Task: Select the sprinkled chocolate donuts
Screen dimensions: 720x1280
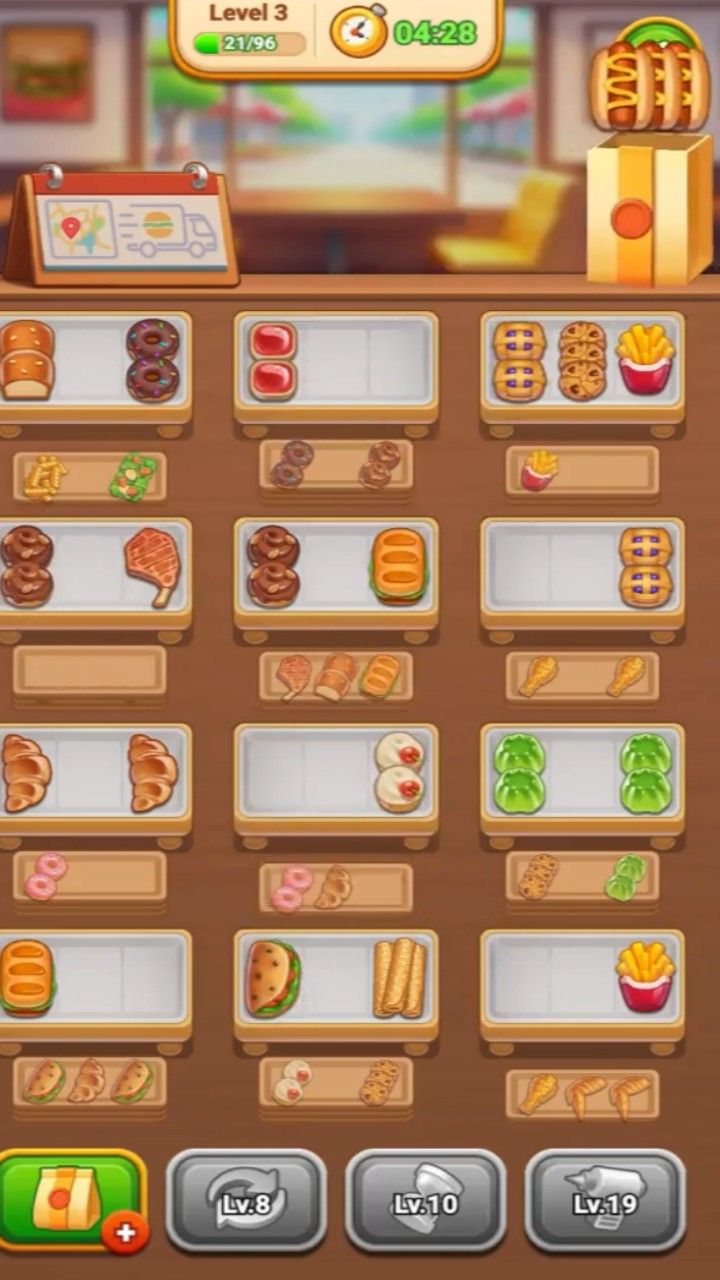Action: (153, 360)
